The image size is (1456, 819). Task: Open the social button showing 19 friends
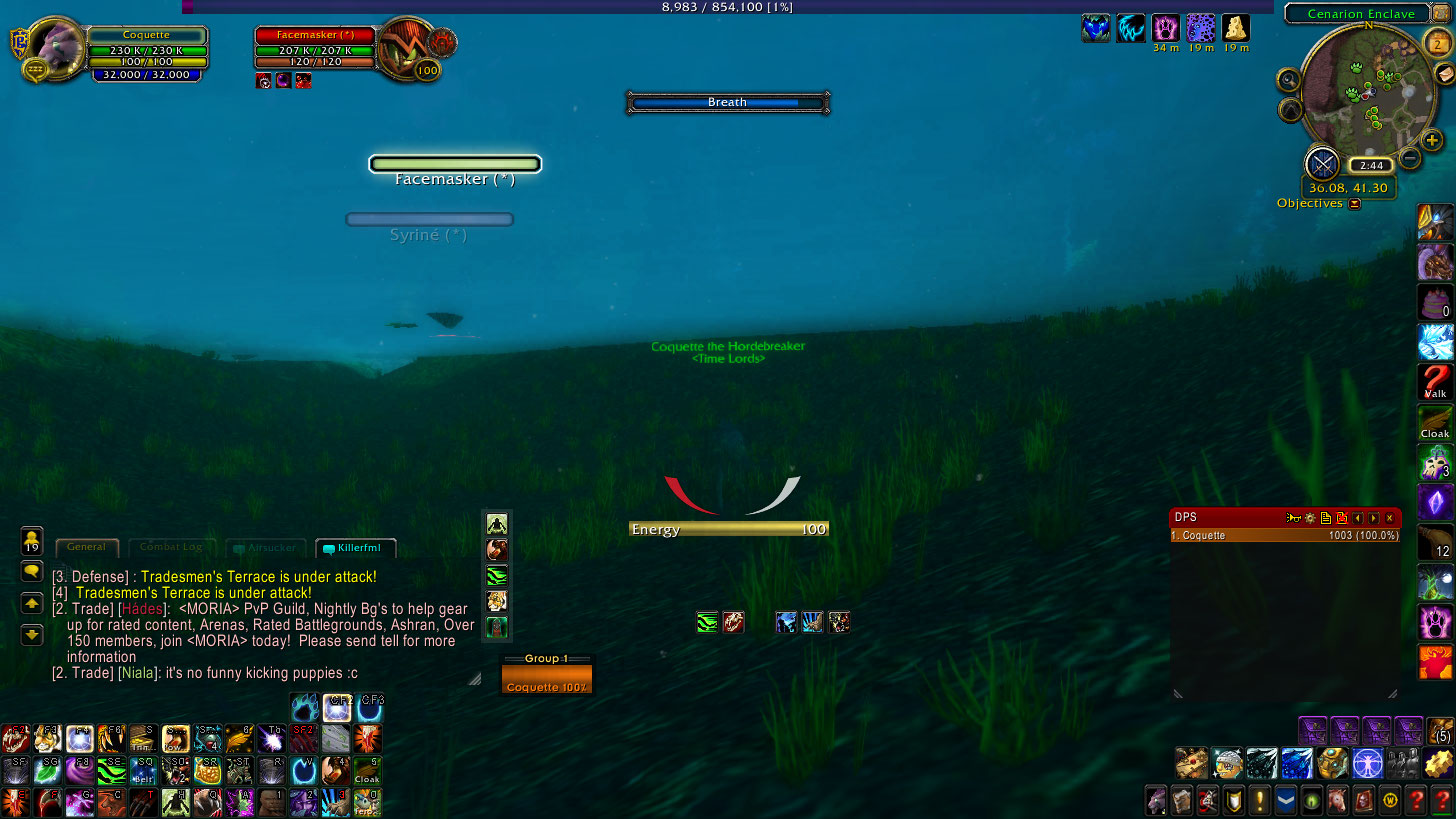click(32, 541)
